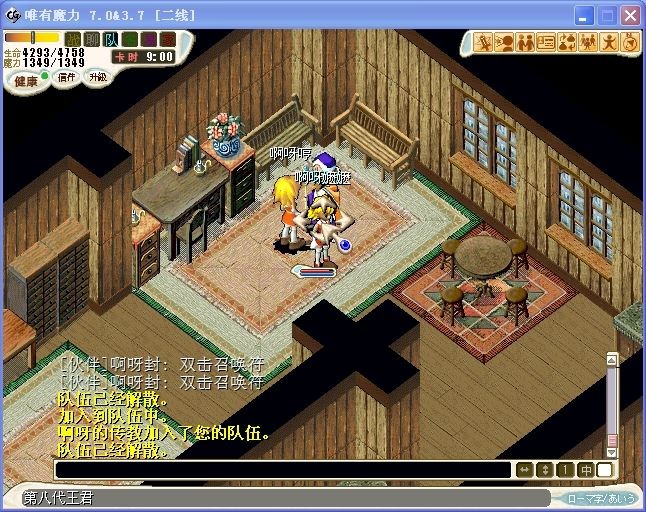
Task: Toggle the 队 team switch
Action: 111,39
